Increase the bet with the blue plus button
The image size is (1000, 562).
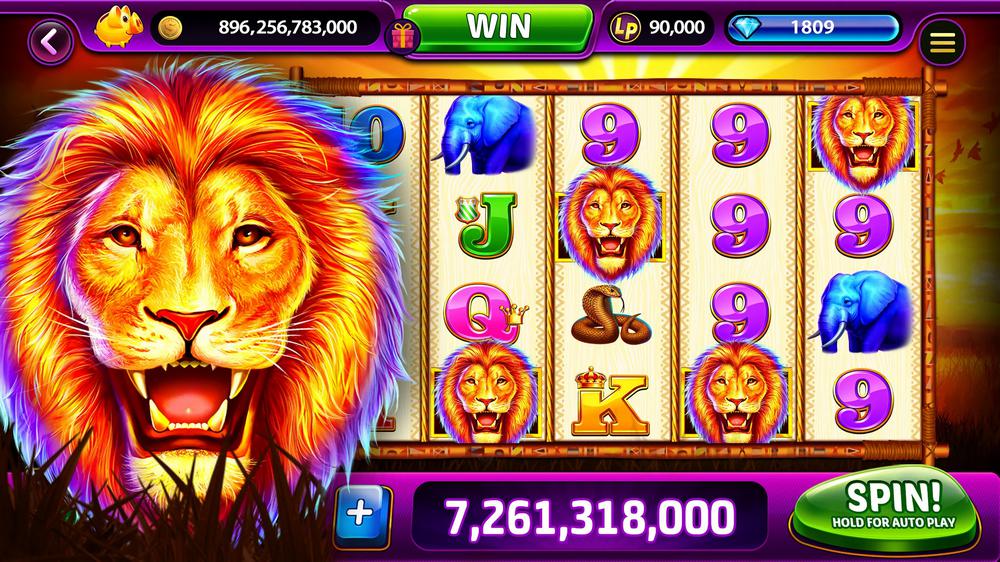pyautogui.click(x=361, y=512)
